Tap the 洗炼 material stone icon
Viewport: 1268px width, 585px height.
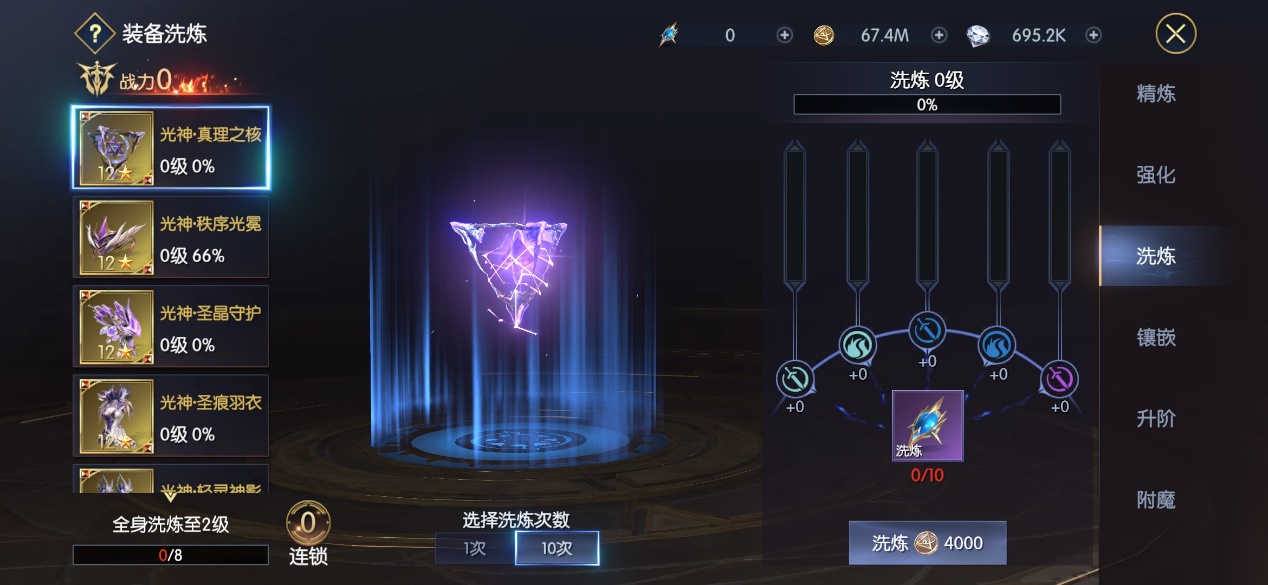click(927, 425)
